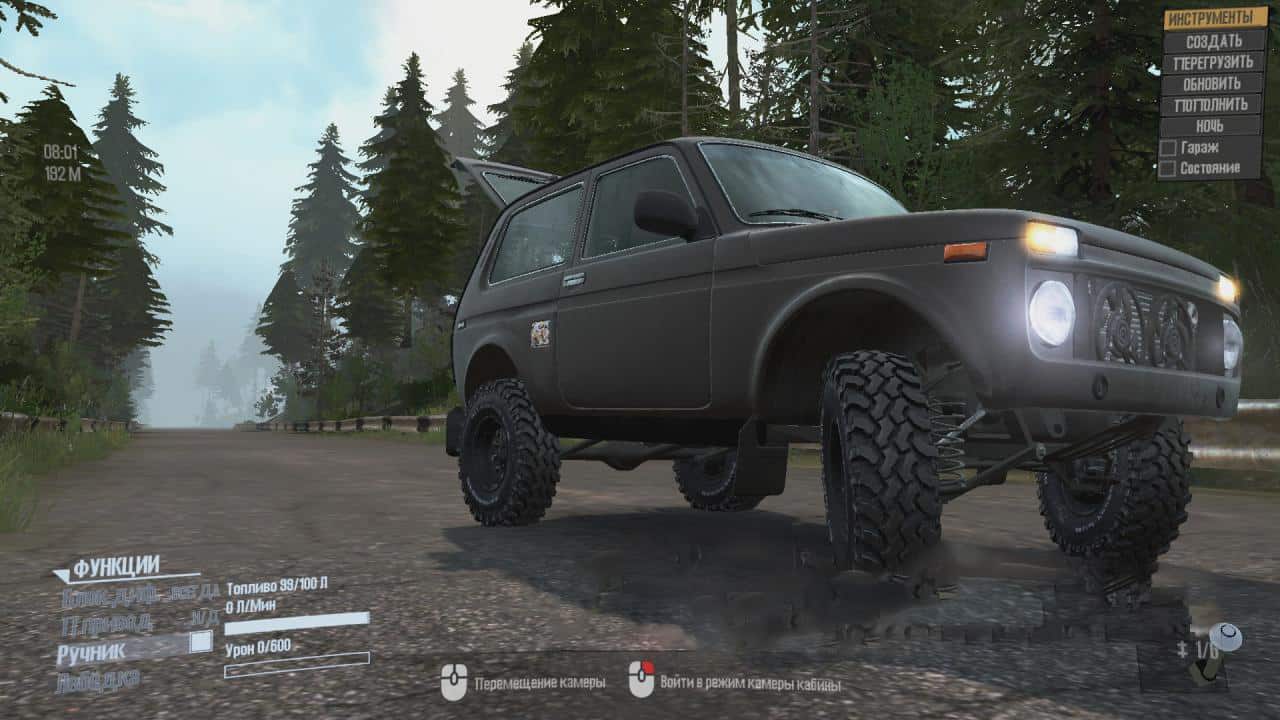This screenshot has width=1280, height=720.
Task: Open the Инструменты tools header
Action: [1212, 18]
